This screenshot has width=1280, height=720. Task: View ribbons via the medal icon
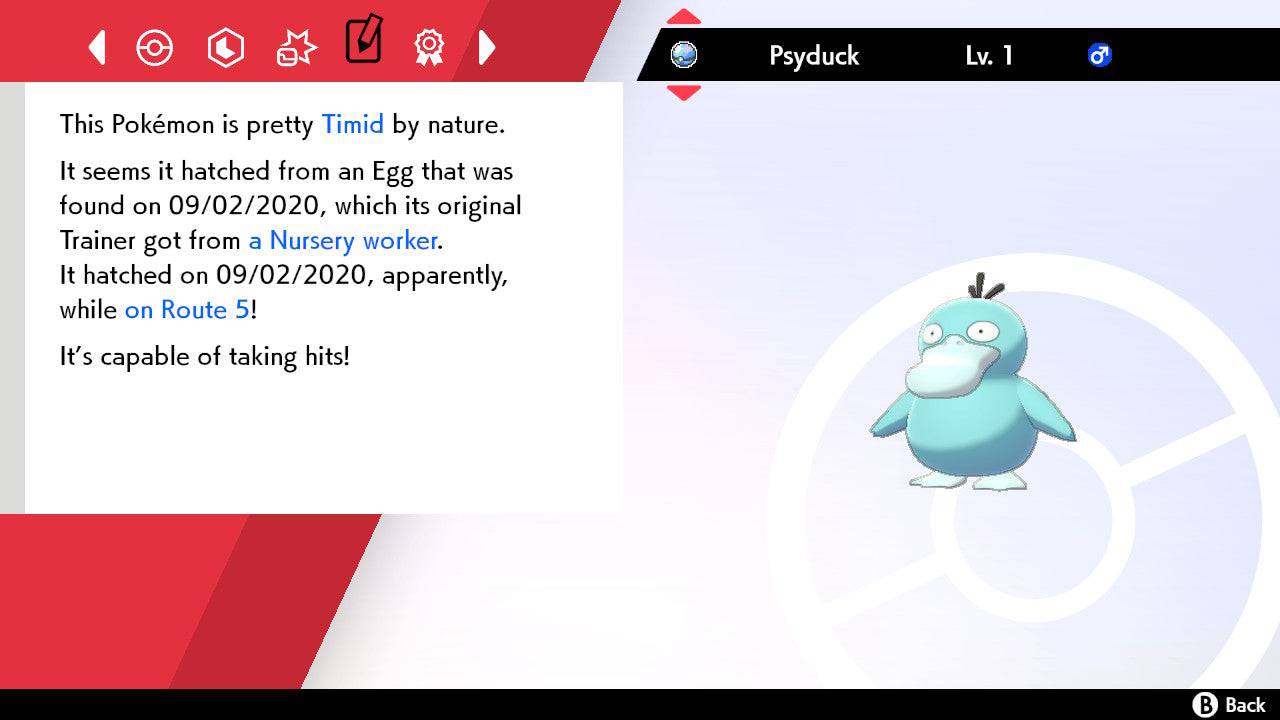(429, 47)
